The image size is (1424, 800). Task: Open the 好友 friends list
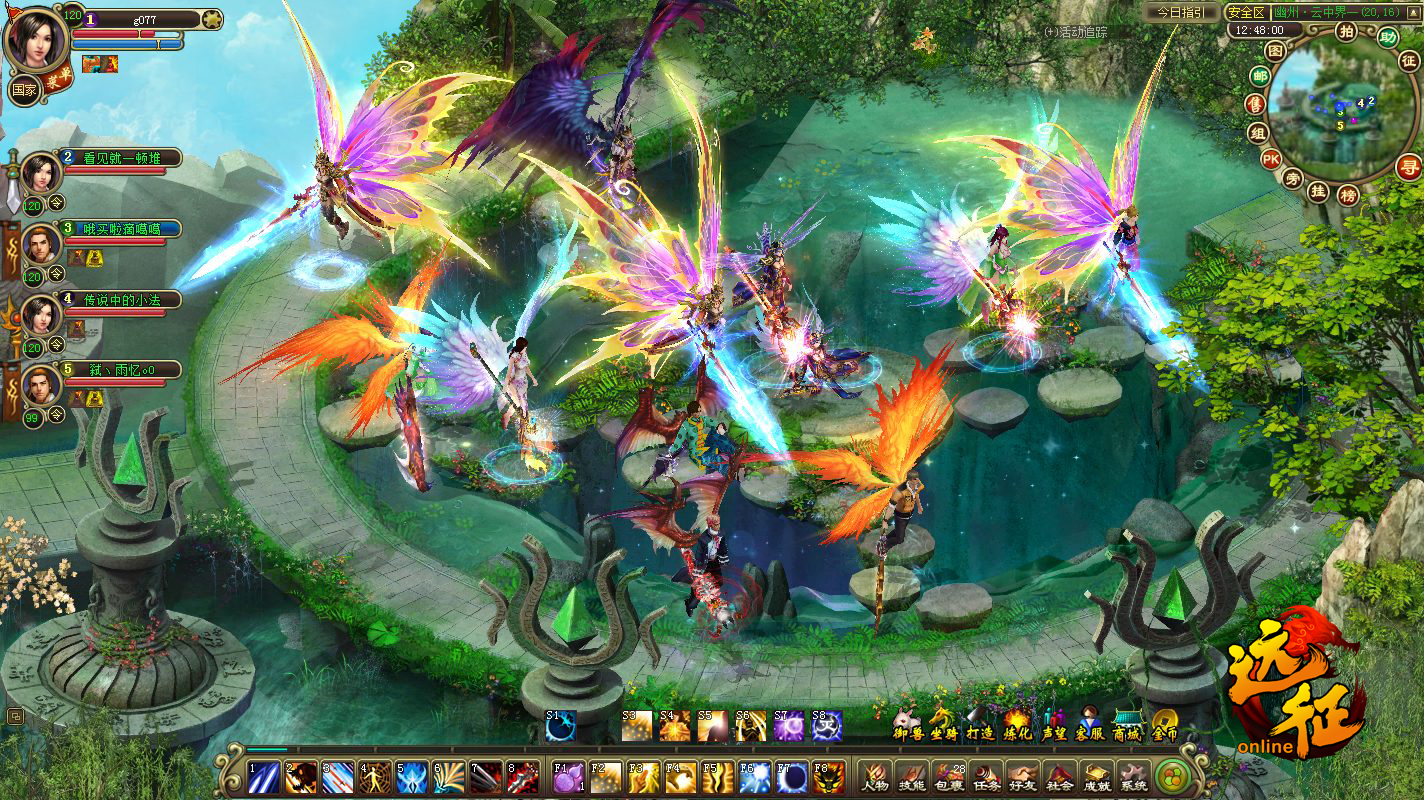pos(1022,776)
